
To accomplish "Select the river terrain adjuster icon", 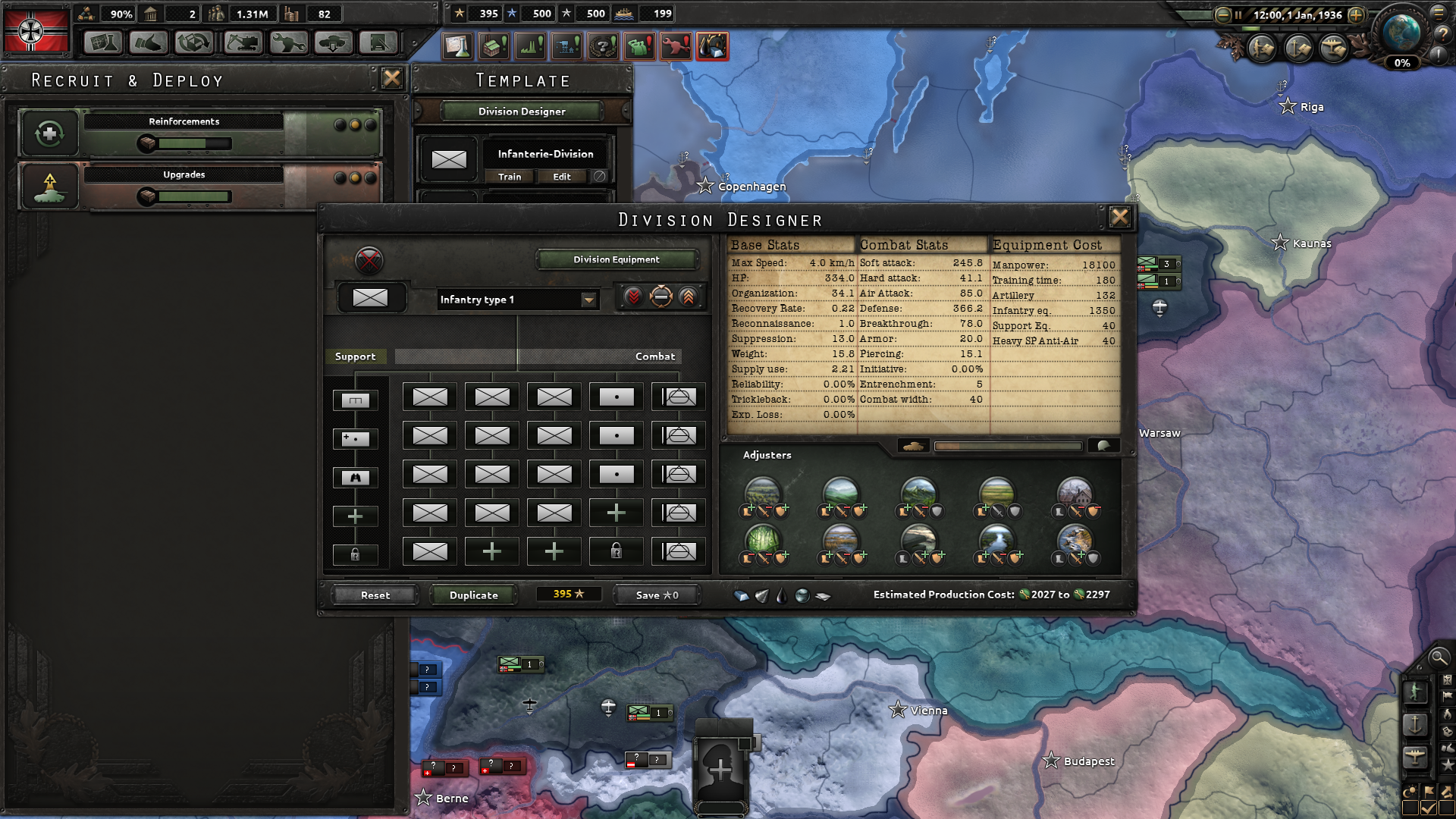I will coord(997,540).
